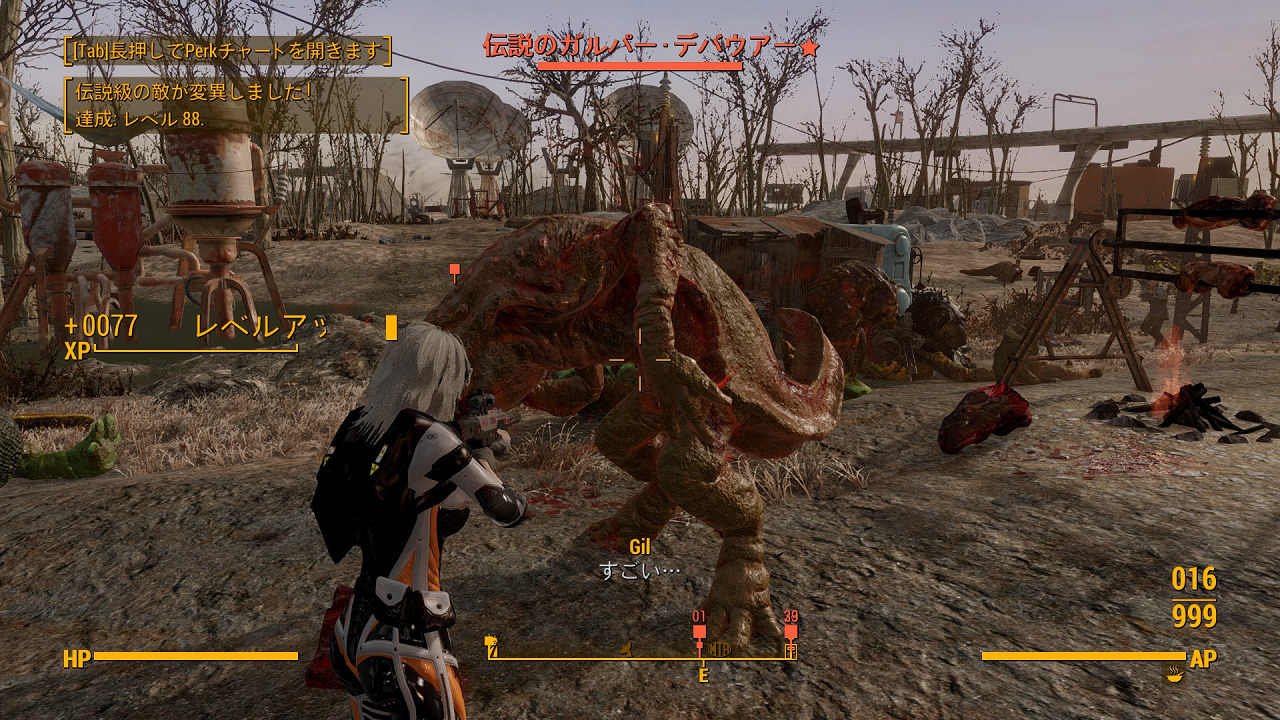Image resolution: width=1280 pixels, height=720 pixels.
Task: Click the MTB circular marker on the compass
Action: coord(718,647)
